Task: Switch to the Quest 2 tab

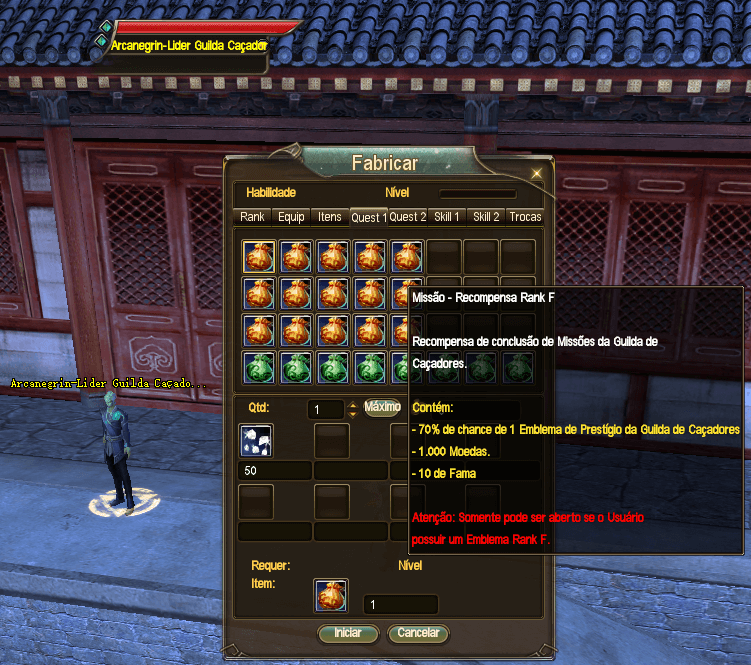Action: pyautogui.click(x=408, y=217)
